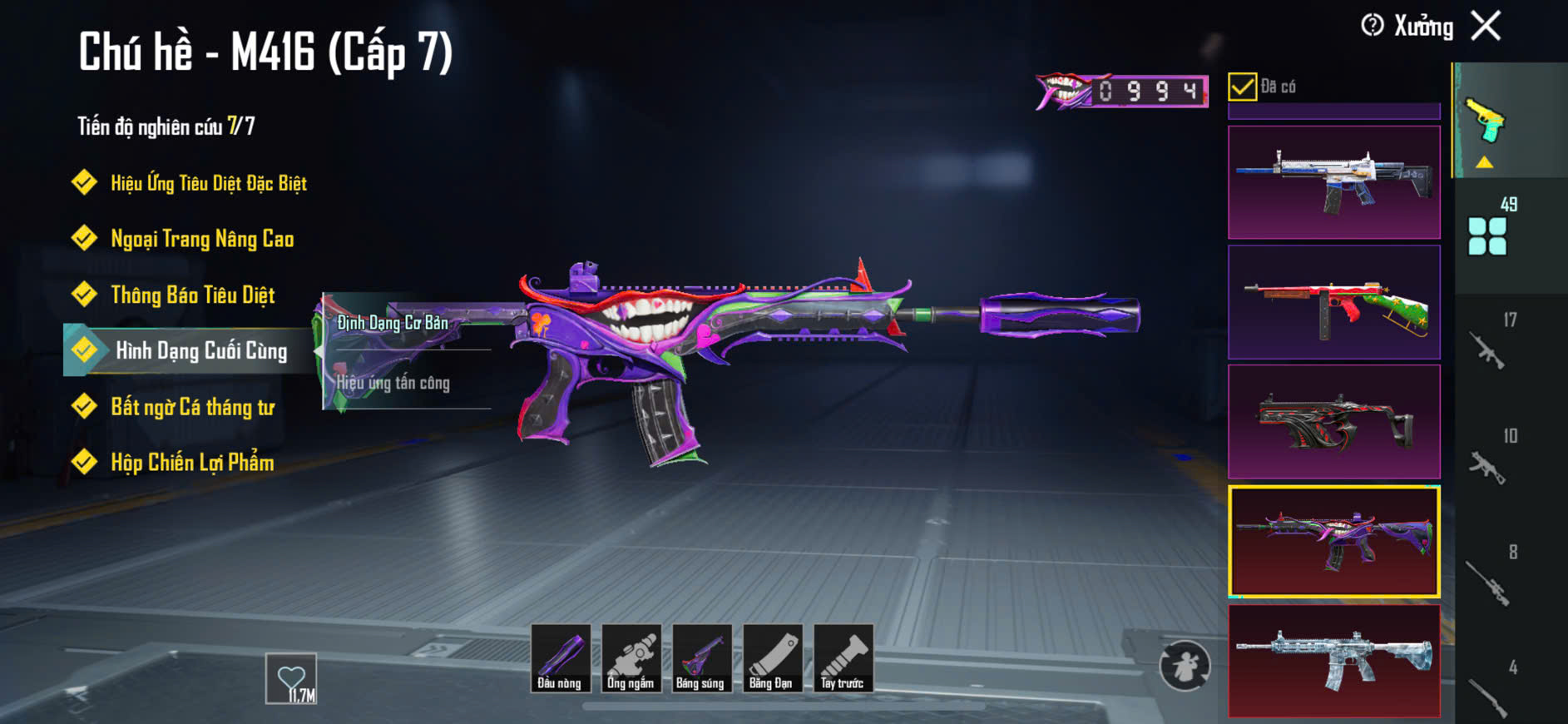Pick the red Christmas Thompson skin thumbnail
The image size is (1568, 724).
(x=1333, y=302)
